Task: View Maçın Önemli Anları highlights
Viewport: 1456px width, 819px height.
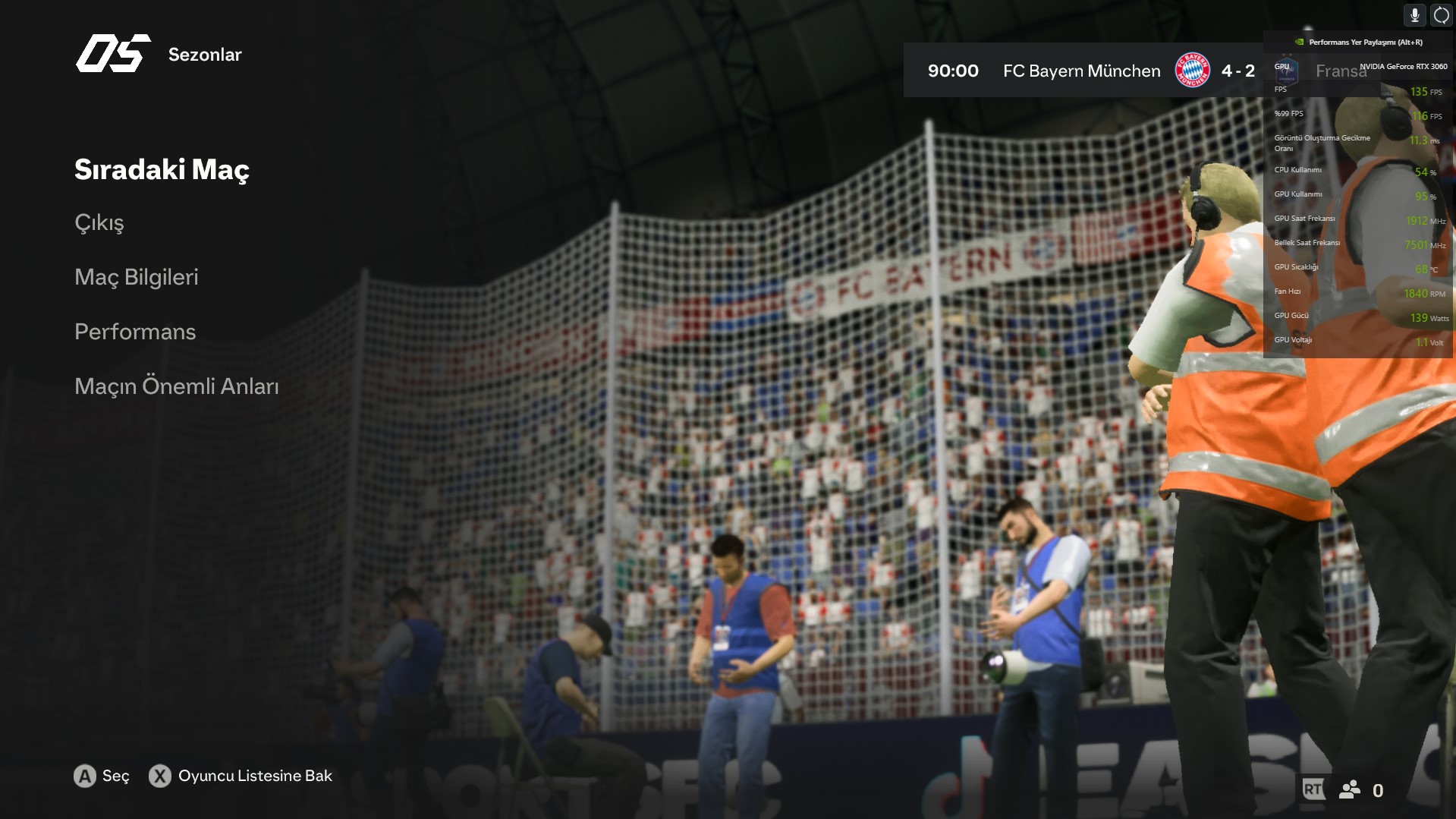Action: click(x=177, y=386)
